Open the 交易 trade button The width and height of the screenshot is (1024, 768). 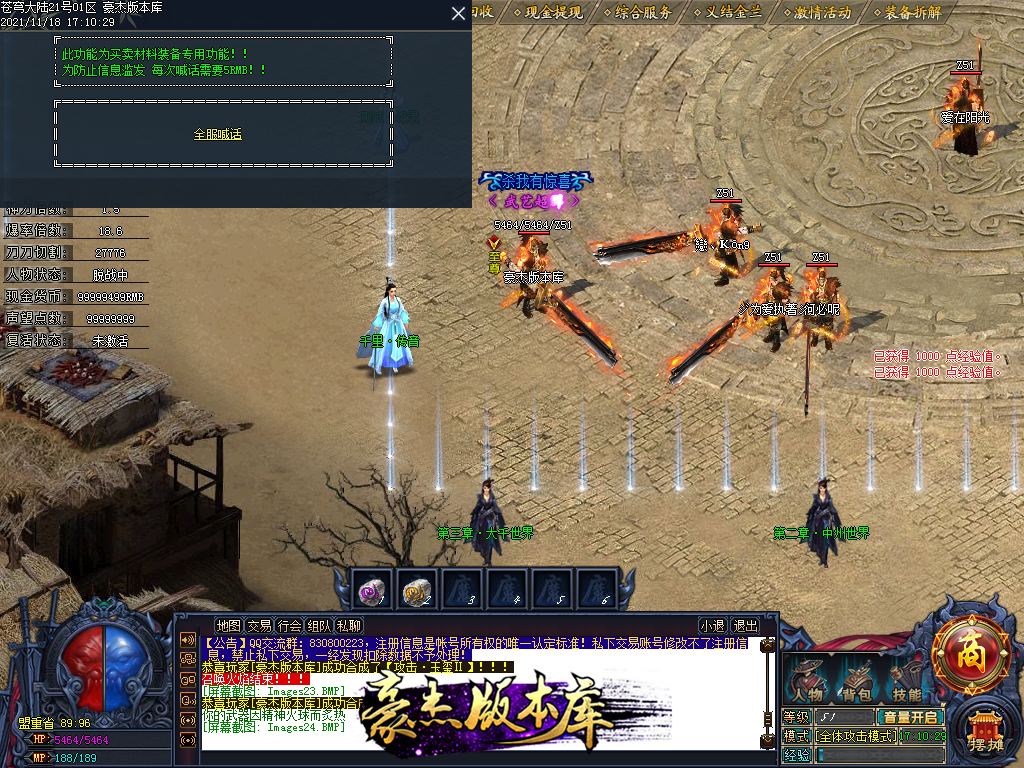pos(260,626)
